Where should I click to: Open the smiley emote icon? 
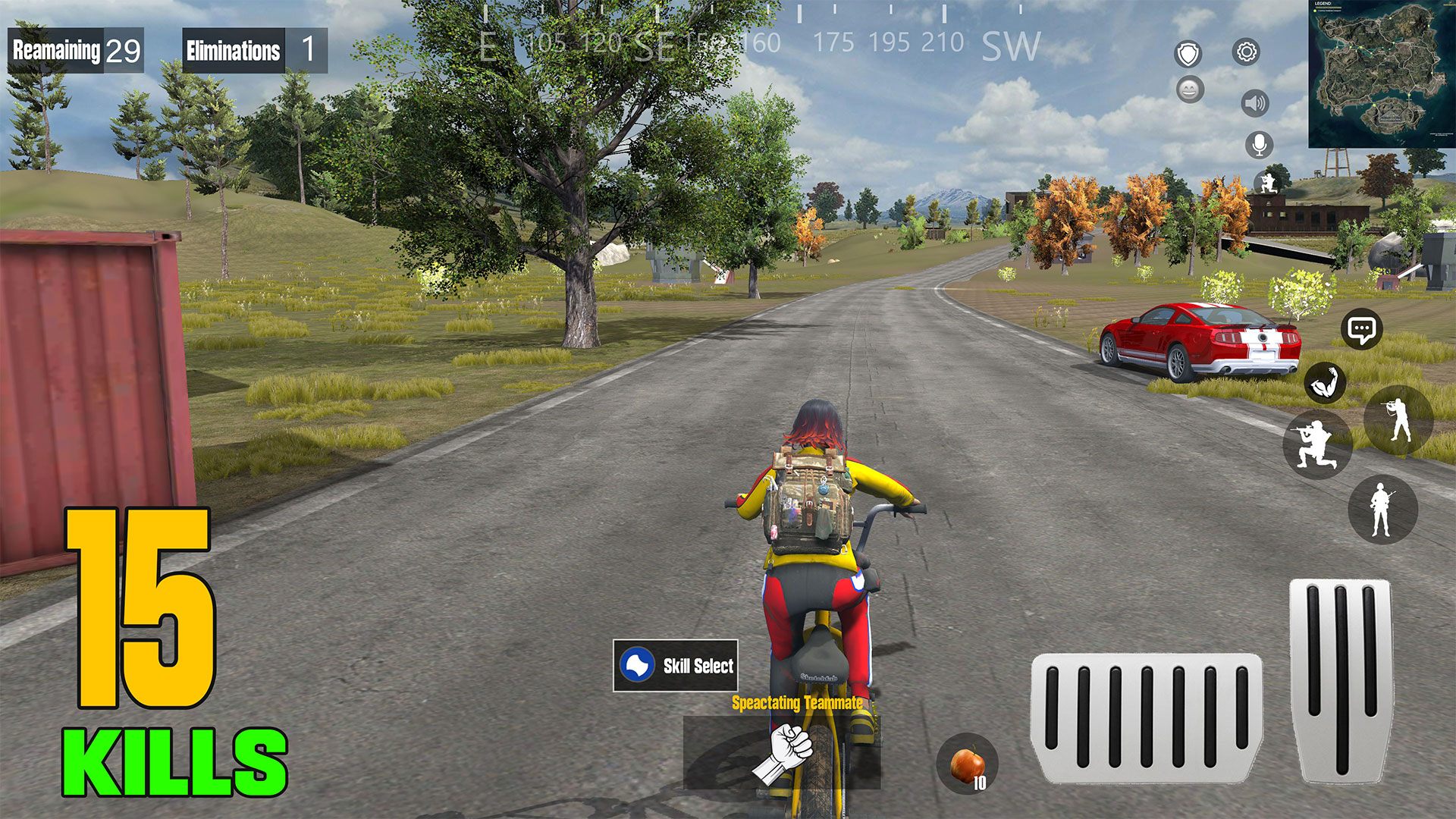tap(1189, 91)
